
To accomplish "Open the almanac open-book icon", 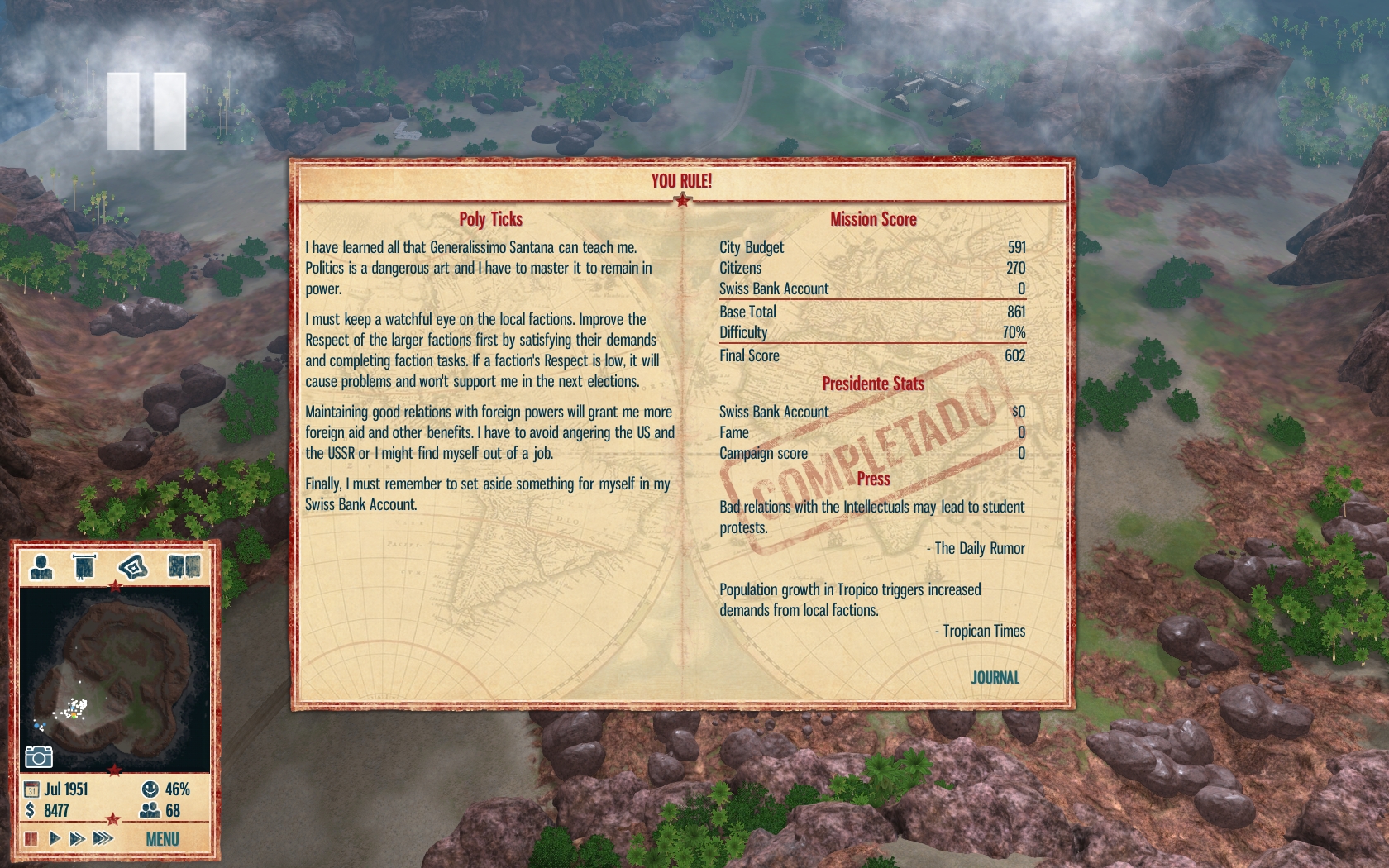I will coord(184,567).
